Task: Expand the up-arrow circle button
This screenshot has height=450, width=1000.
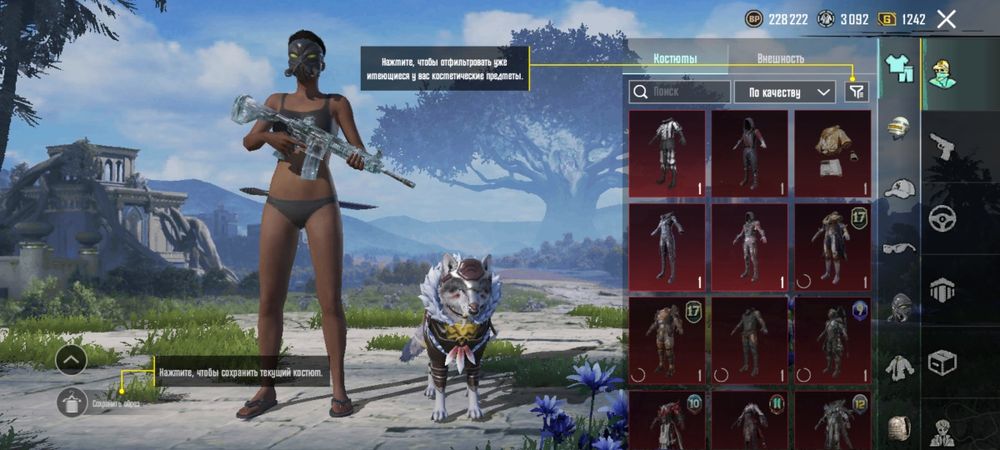Action: [71, 359]
